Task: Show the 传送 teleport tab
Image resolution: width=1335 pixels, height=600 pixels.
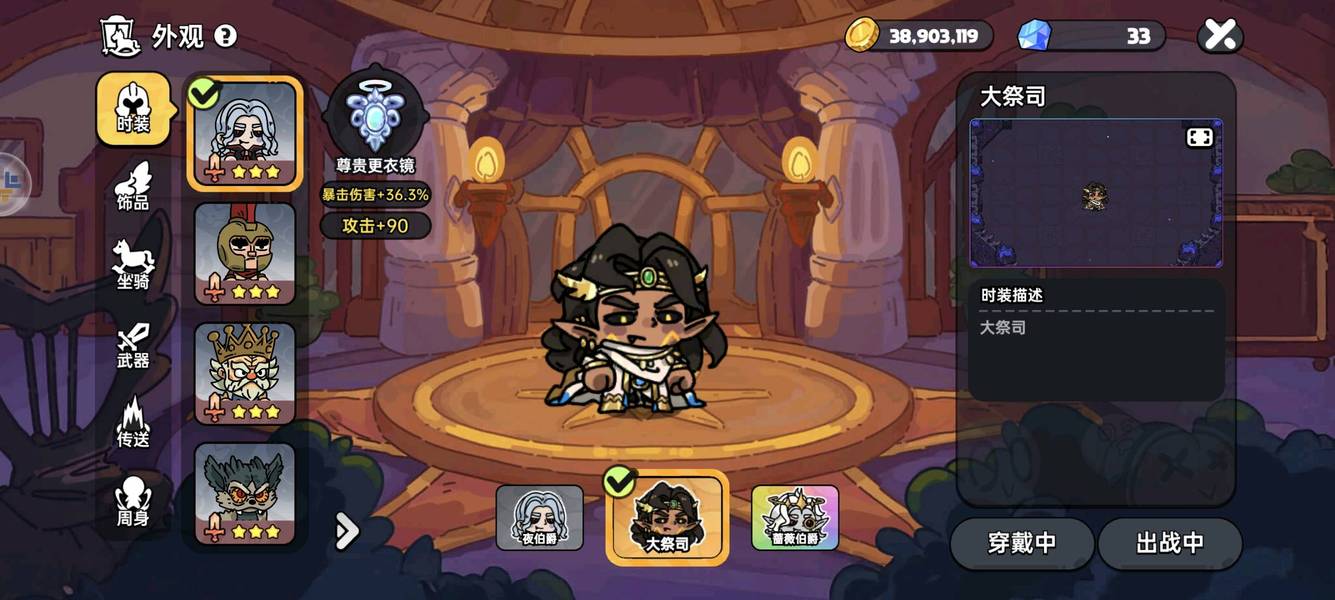Action: (x=133, y=423)
